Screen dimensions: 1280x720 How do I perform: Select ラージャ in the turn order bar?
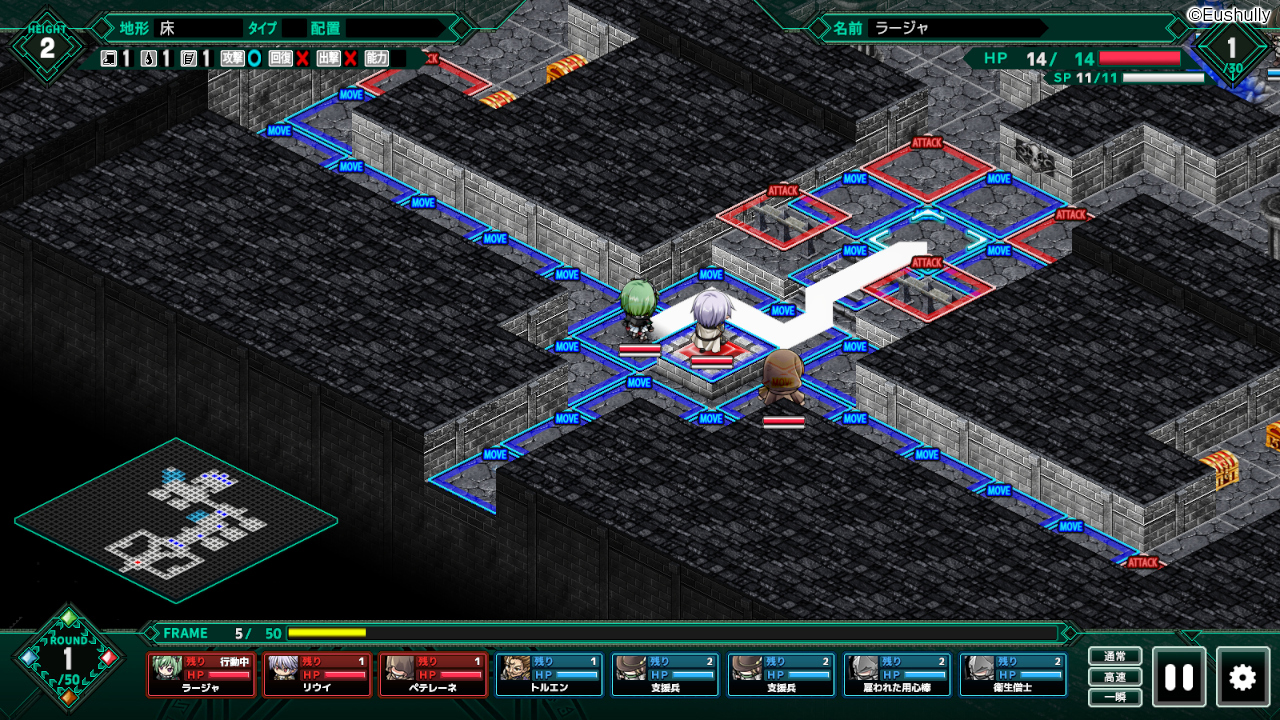[202, 674]
